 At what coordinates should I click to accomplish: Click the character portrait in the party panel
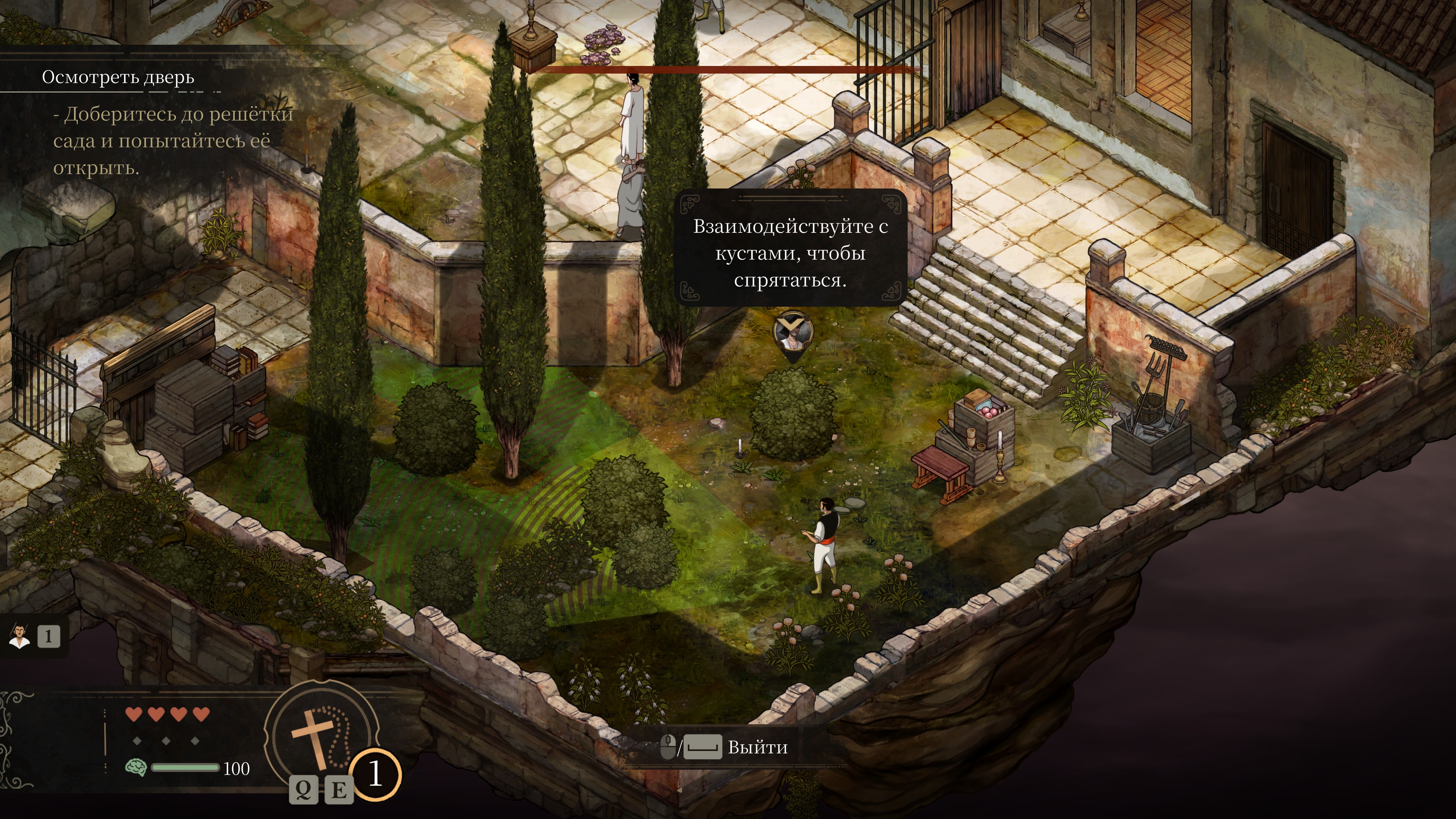pyautogui.click(x=20, y=637)
